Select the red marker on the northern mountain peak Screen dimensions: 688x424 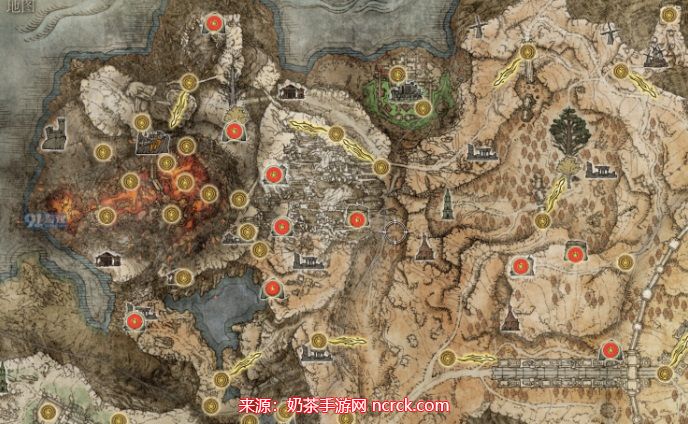tap(213, 22)
